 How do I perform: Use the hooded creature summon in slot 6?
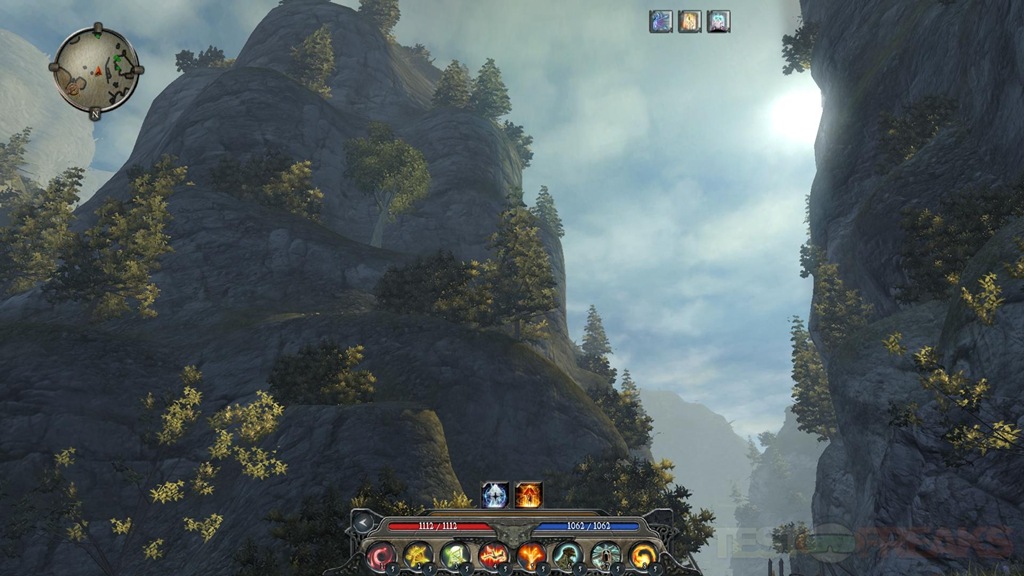pos(568,555)
